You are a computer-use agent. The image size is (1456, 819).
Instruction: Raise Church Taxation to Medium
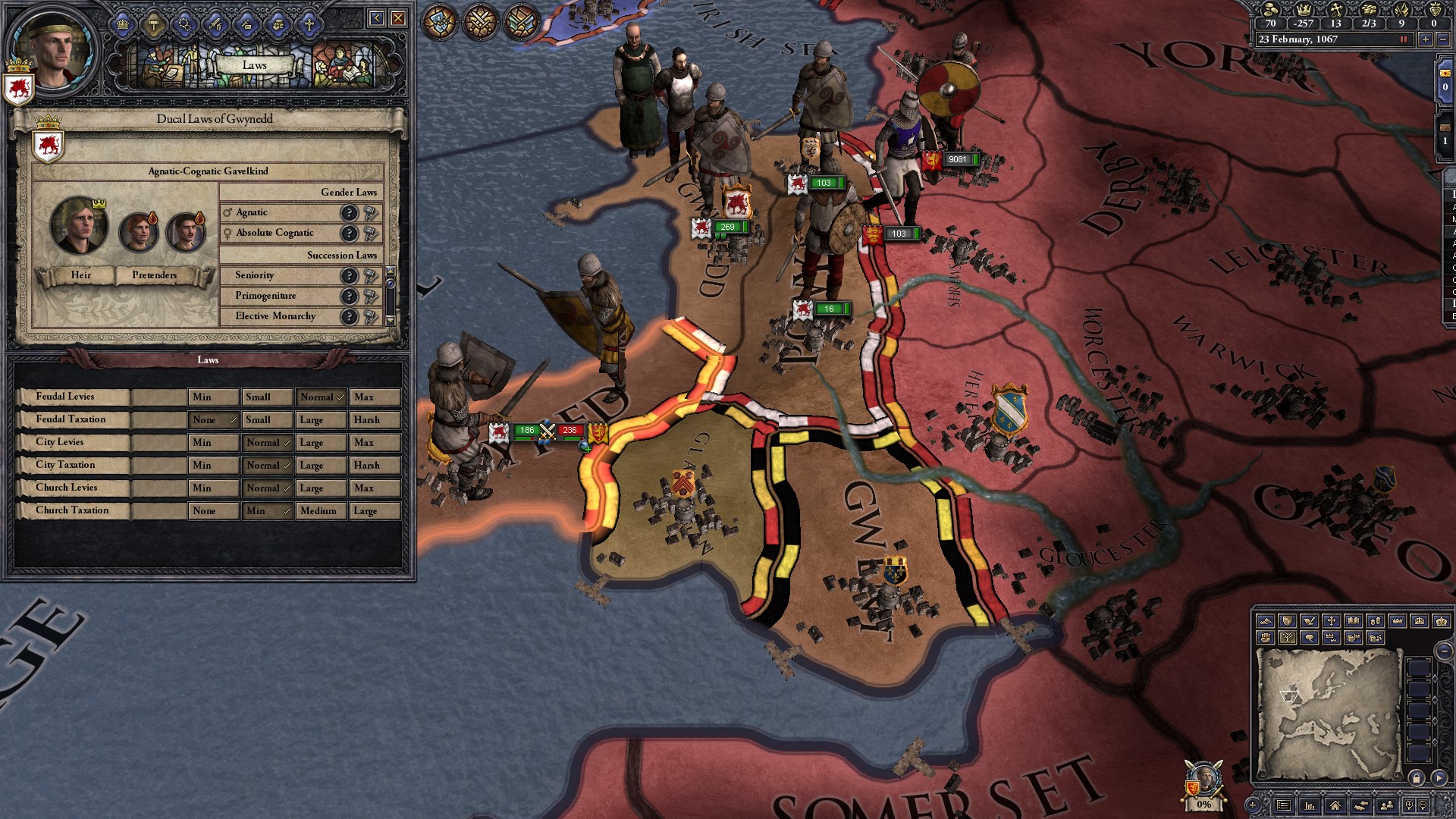[320, 511]
